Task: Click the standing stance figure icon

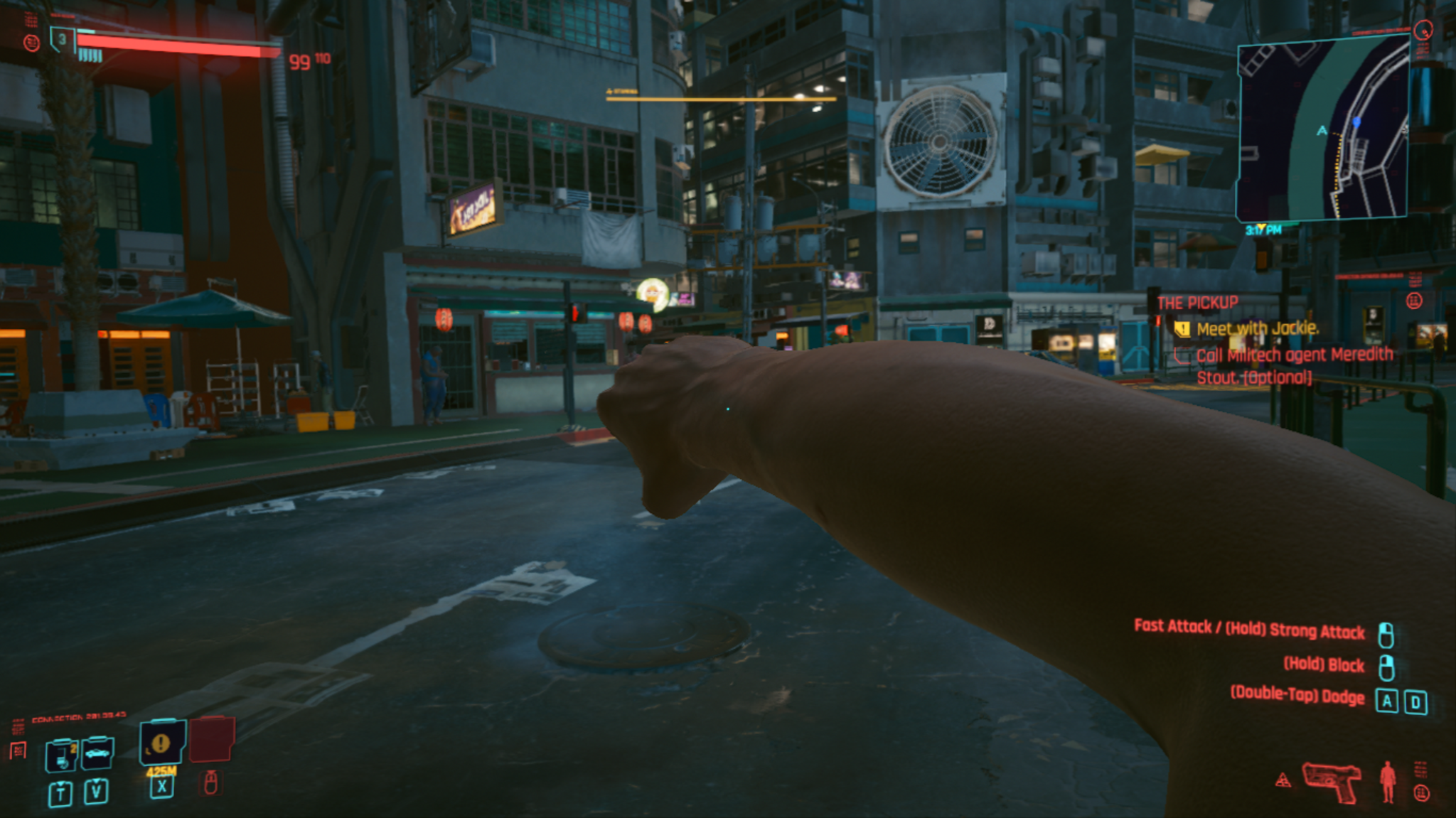Action: (1387, 782)
